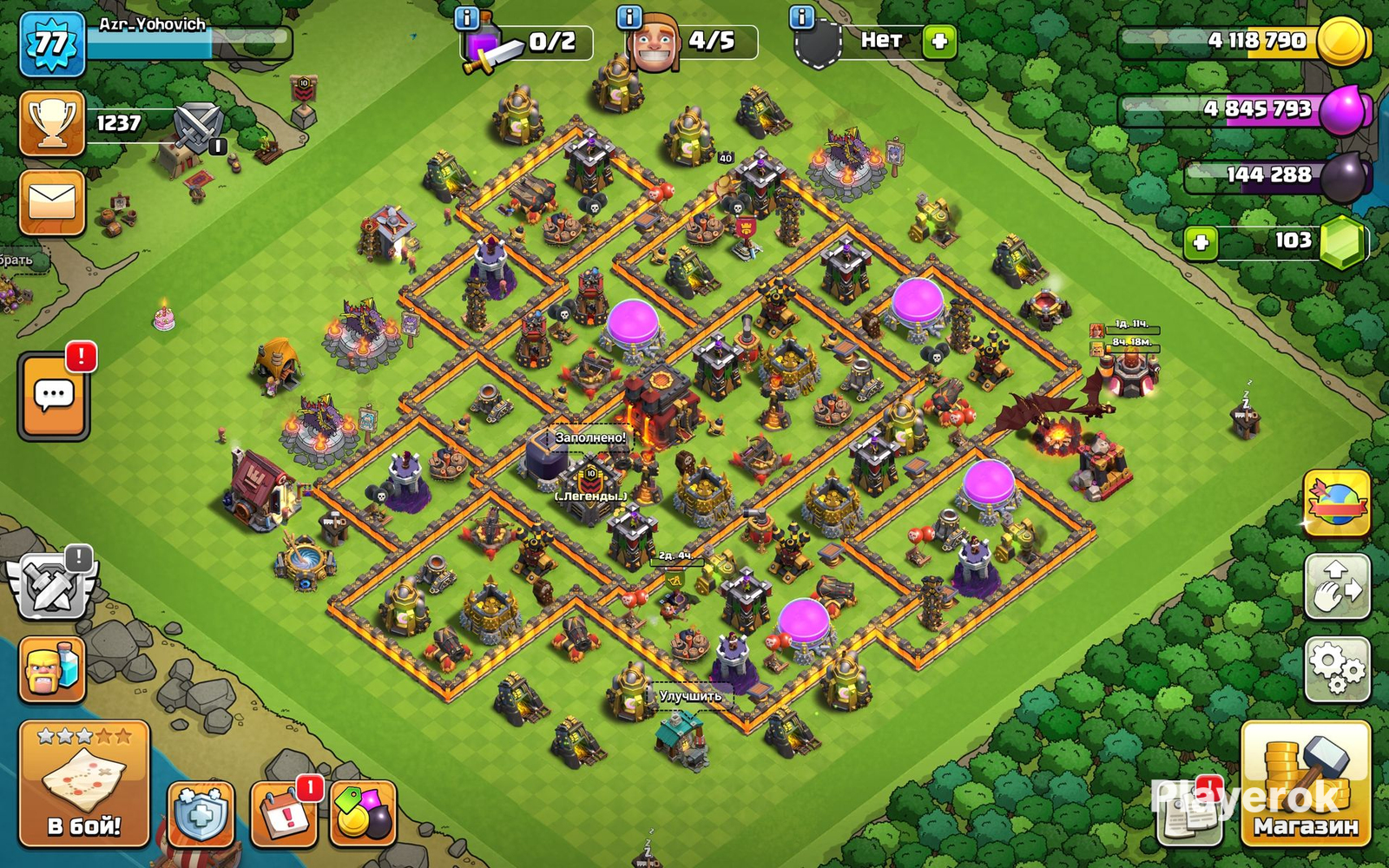Open the crossed swords versus battle icon
The height and width of the screenshot is (868, 1389).
point(199,126)
